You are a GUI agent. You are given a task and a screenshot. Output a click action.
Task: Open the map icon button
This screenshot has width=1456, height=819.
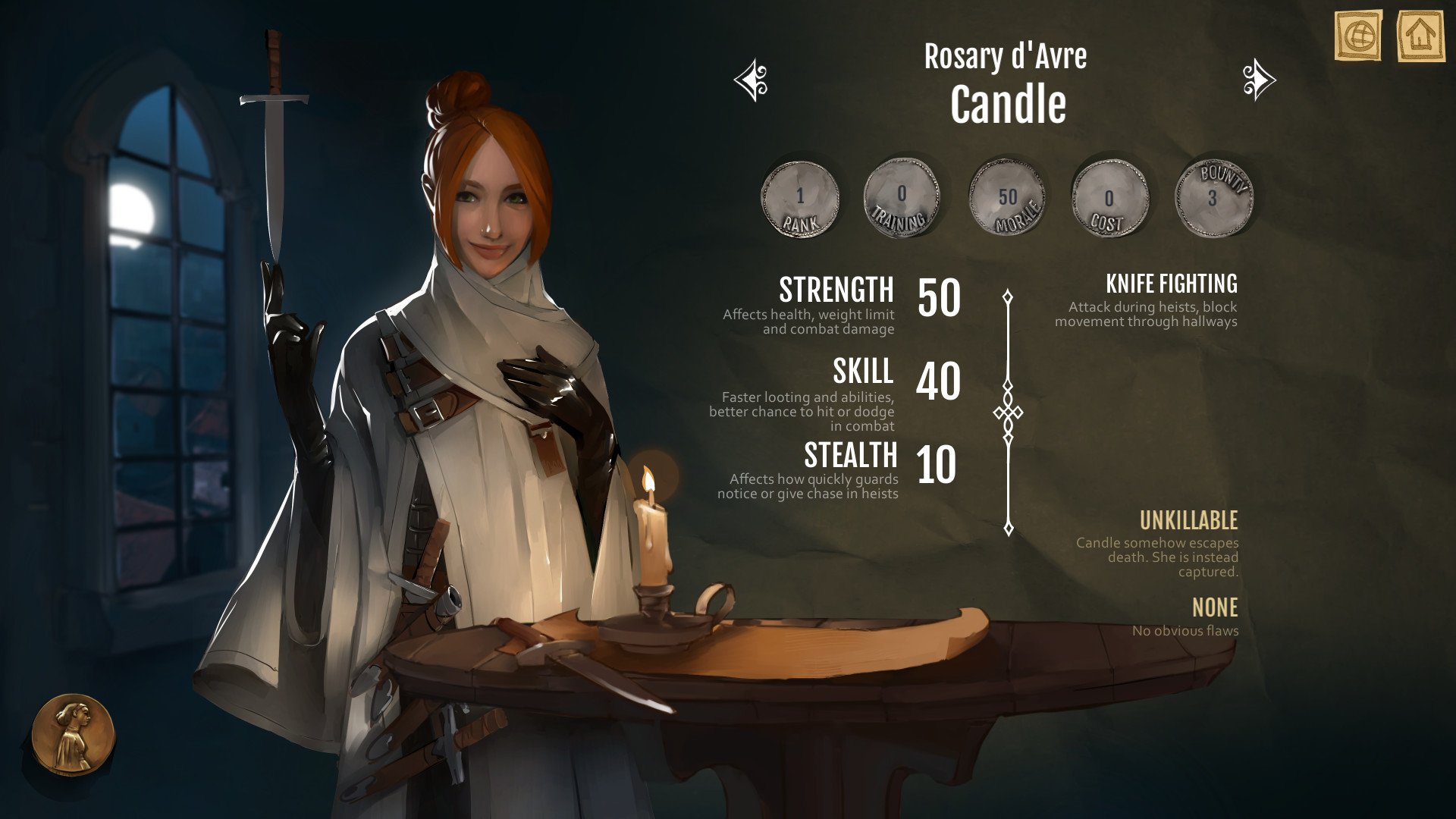point(1358,35)
